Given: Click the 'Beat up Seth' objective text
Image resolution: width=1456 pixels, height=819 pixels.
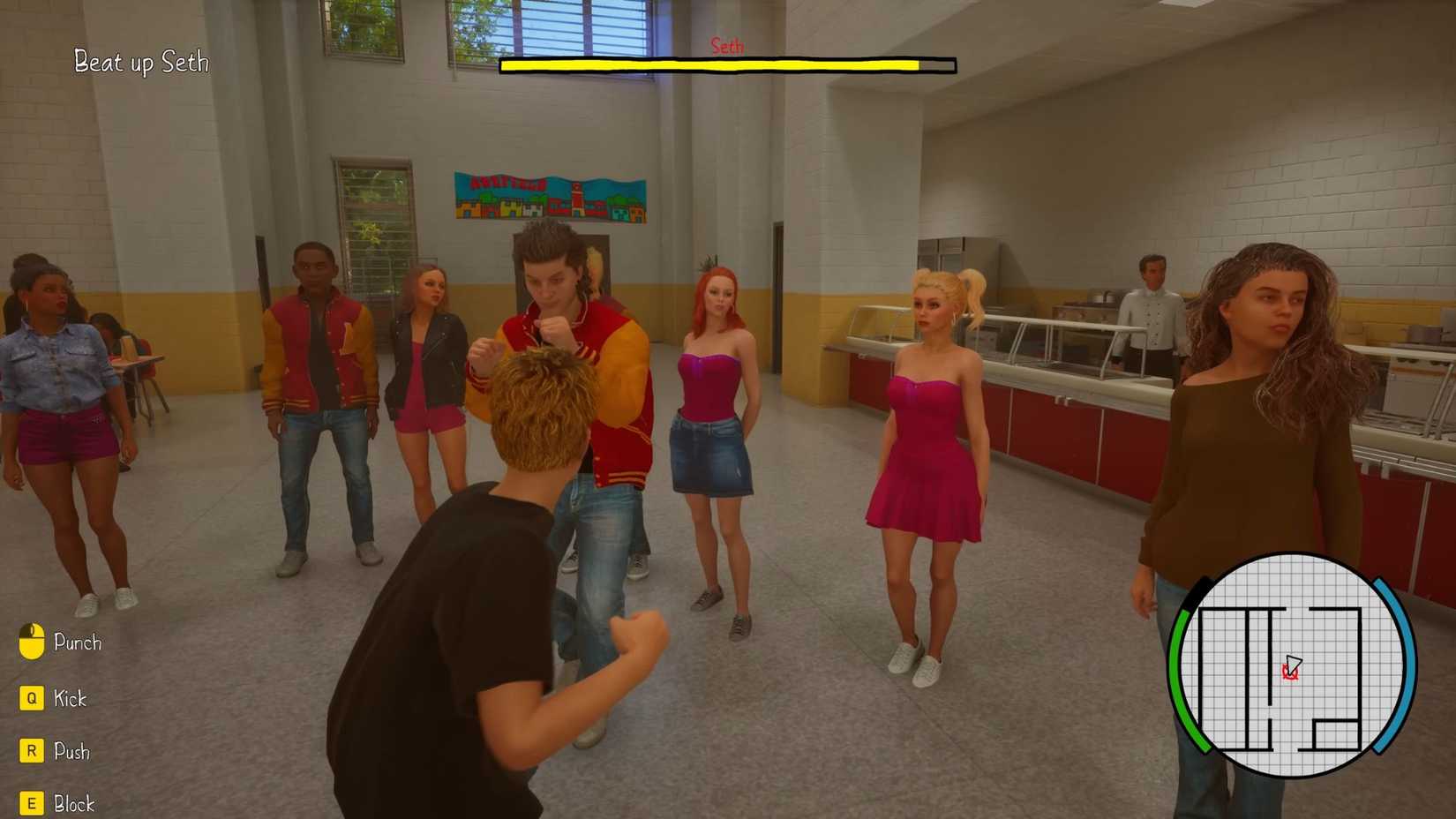Looking at the screenshot, I should (140, 63).
